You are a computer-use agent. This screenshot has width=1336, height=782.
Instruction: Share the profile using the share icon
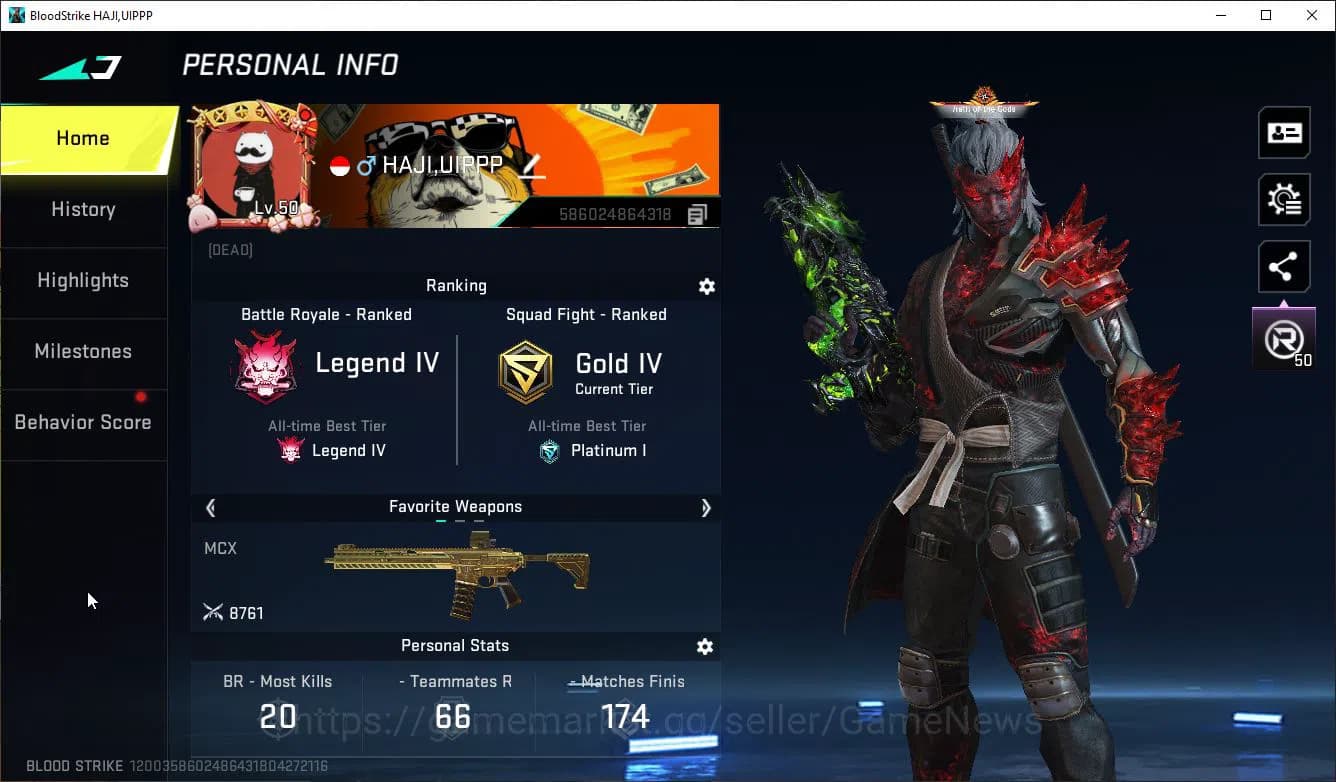1284,266
